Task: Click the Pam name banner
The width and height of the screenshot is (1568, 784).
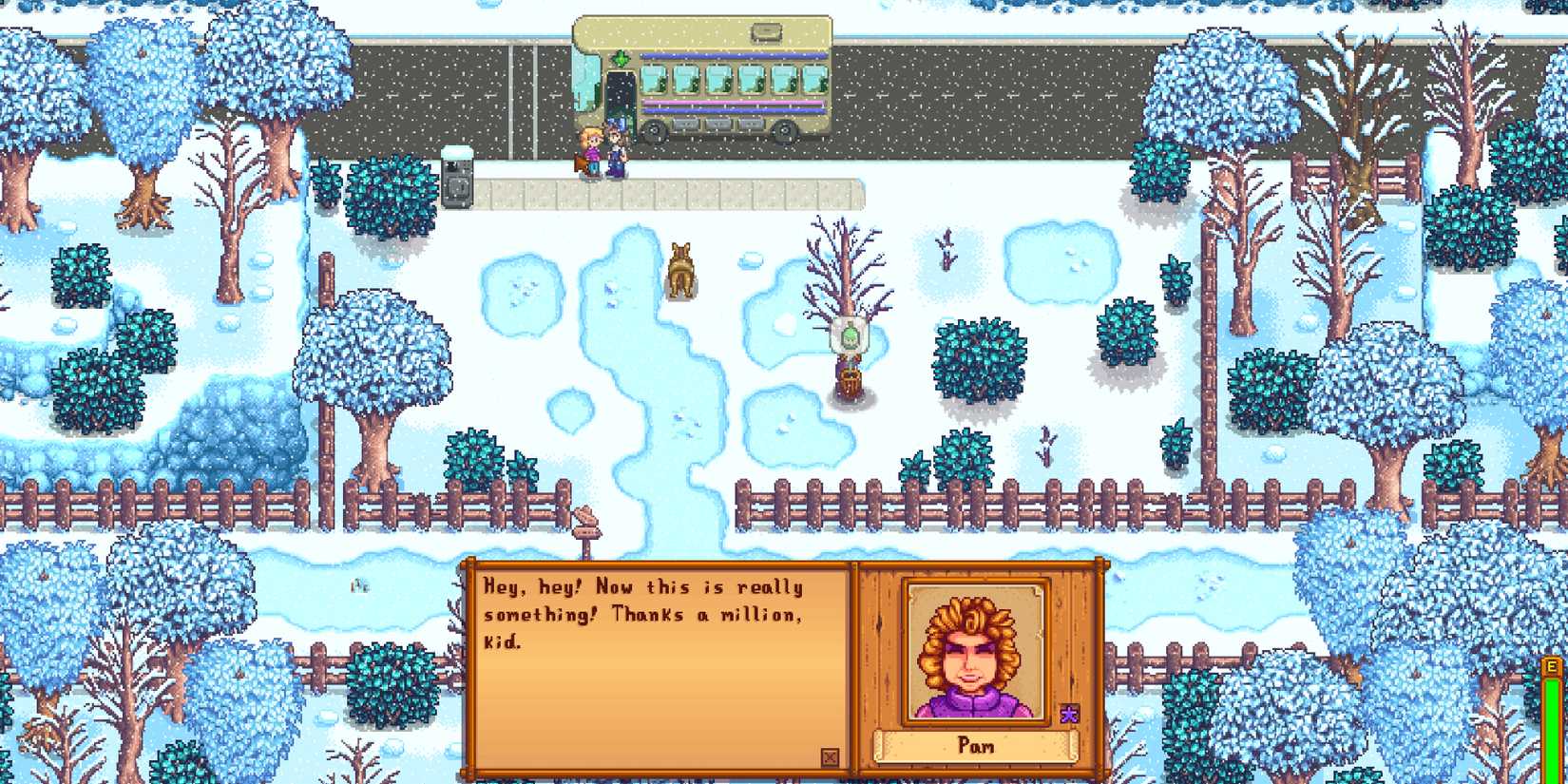Action: click(x=975, y=747)
